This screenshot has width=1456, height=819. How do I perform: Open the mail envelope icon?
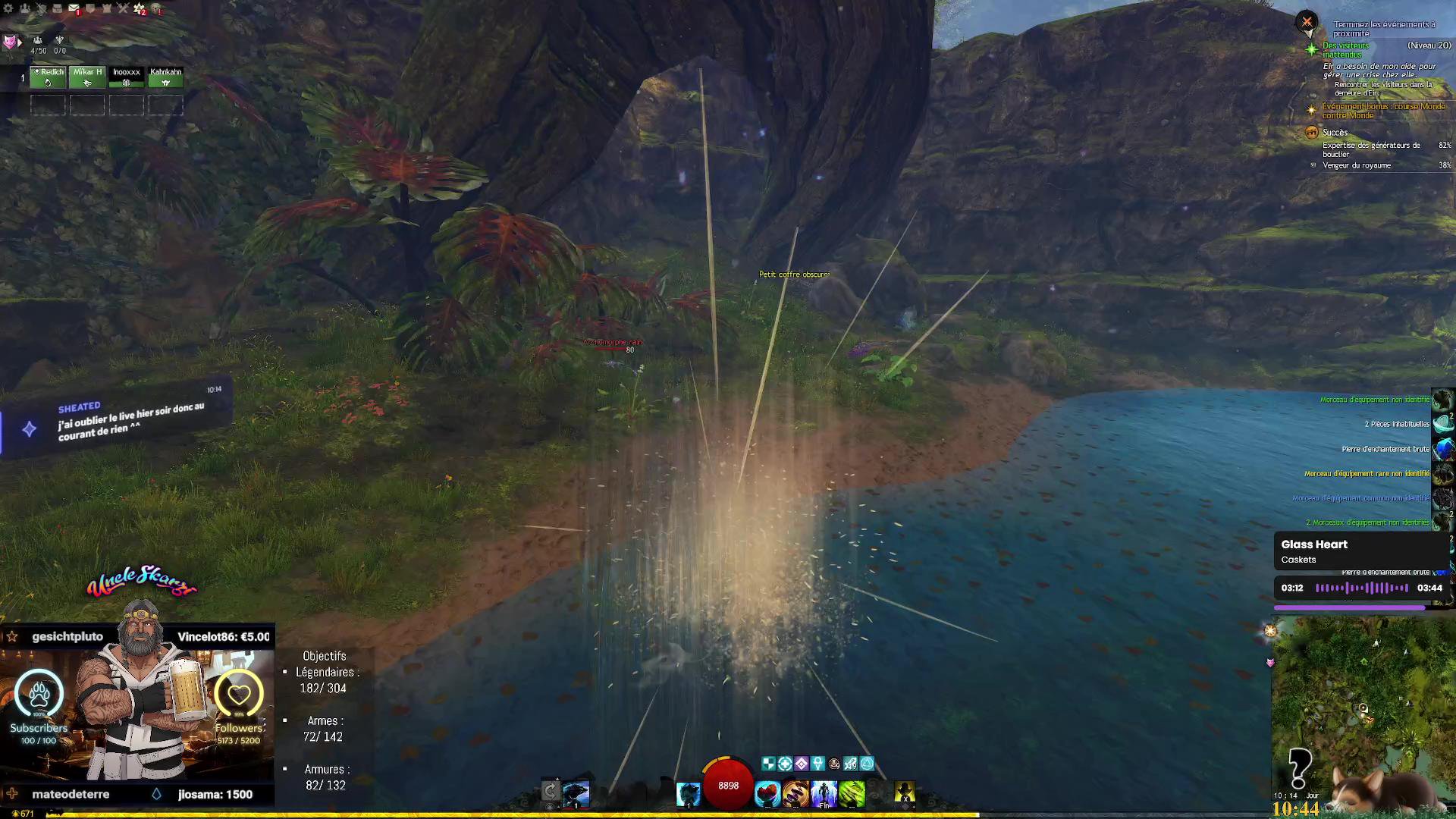point(74,8)
